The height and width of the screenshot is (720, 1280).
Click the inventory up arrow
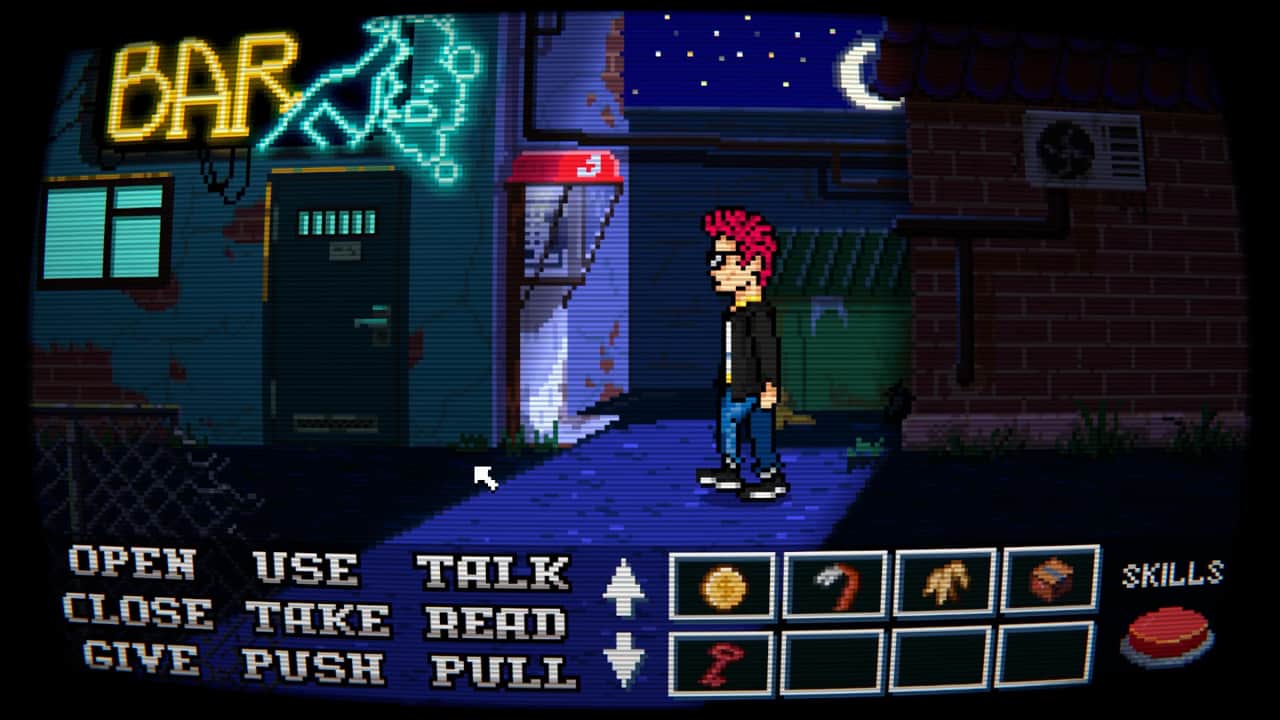(x=624, y=587)
